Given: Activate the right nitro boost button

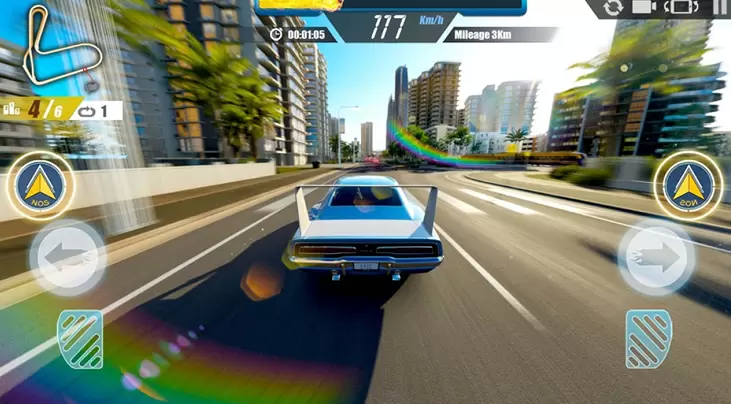Looking at the screenshot, I should tap(689, 186).
